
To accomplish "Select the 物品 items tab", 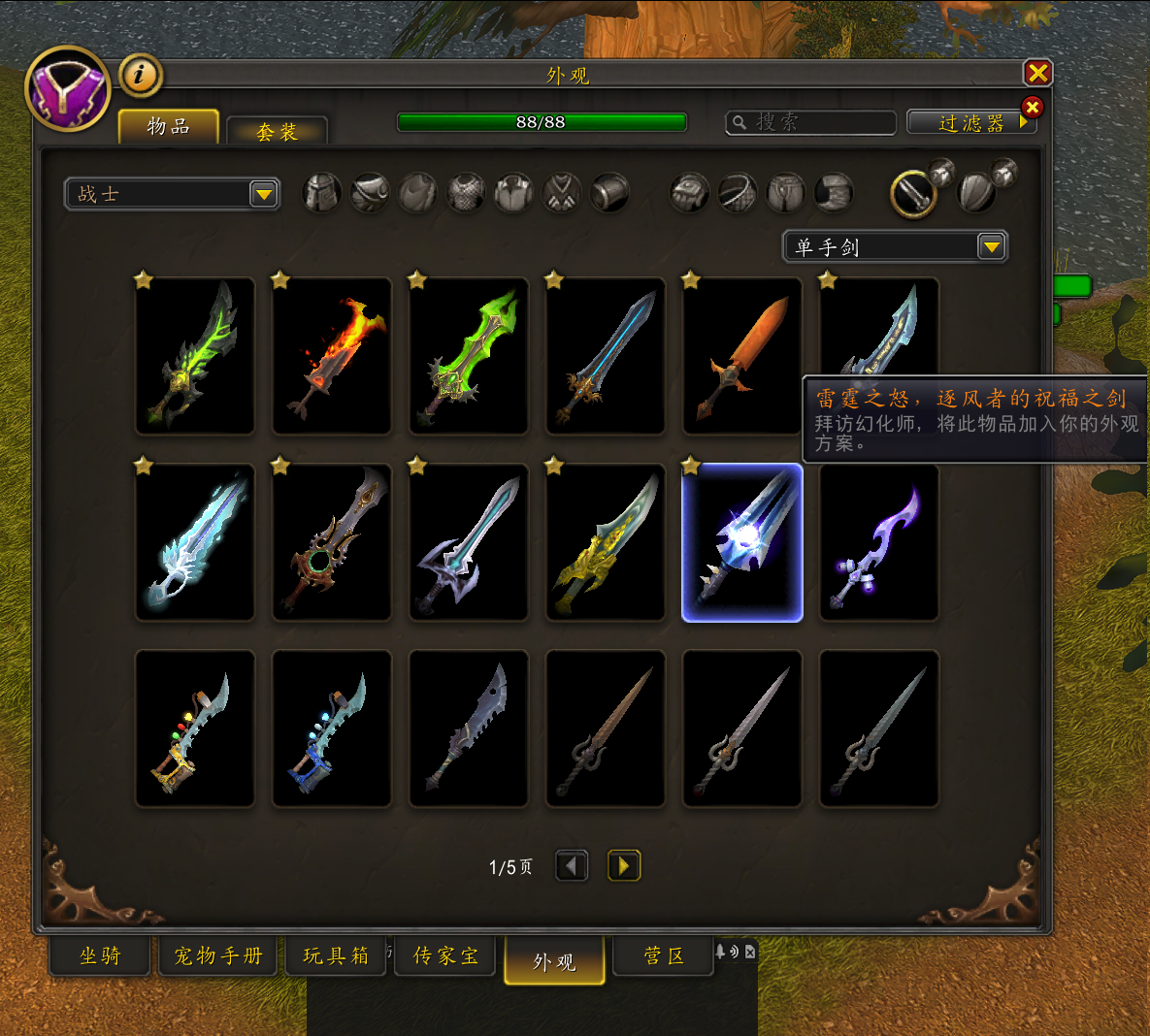I will [x=168, y=126].
